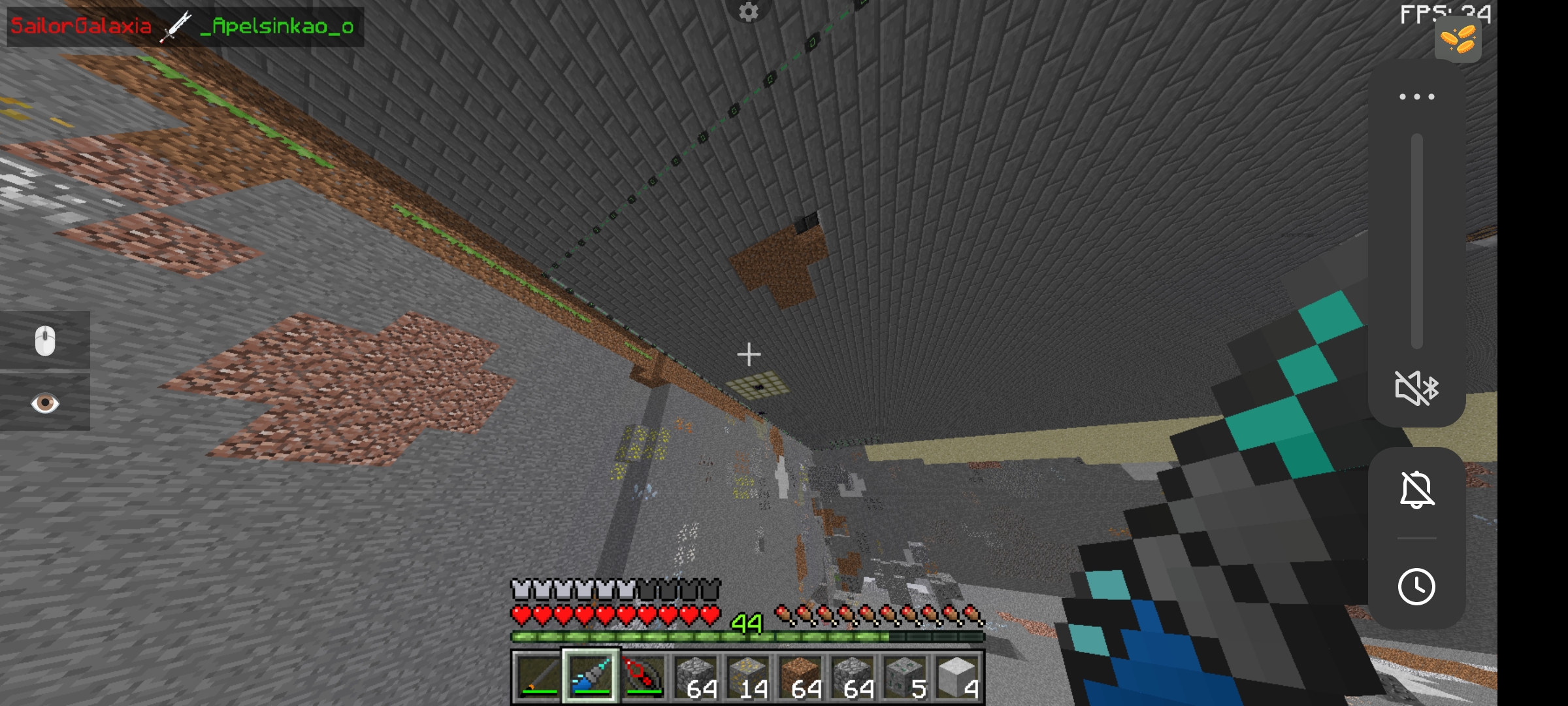Open settings with the gear icon
Screen dimensions: 1568x706
749,11
